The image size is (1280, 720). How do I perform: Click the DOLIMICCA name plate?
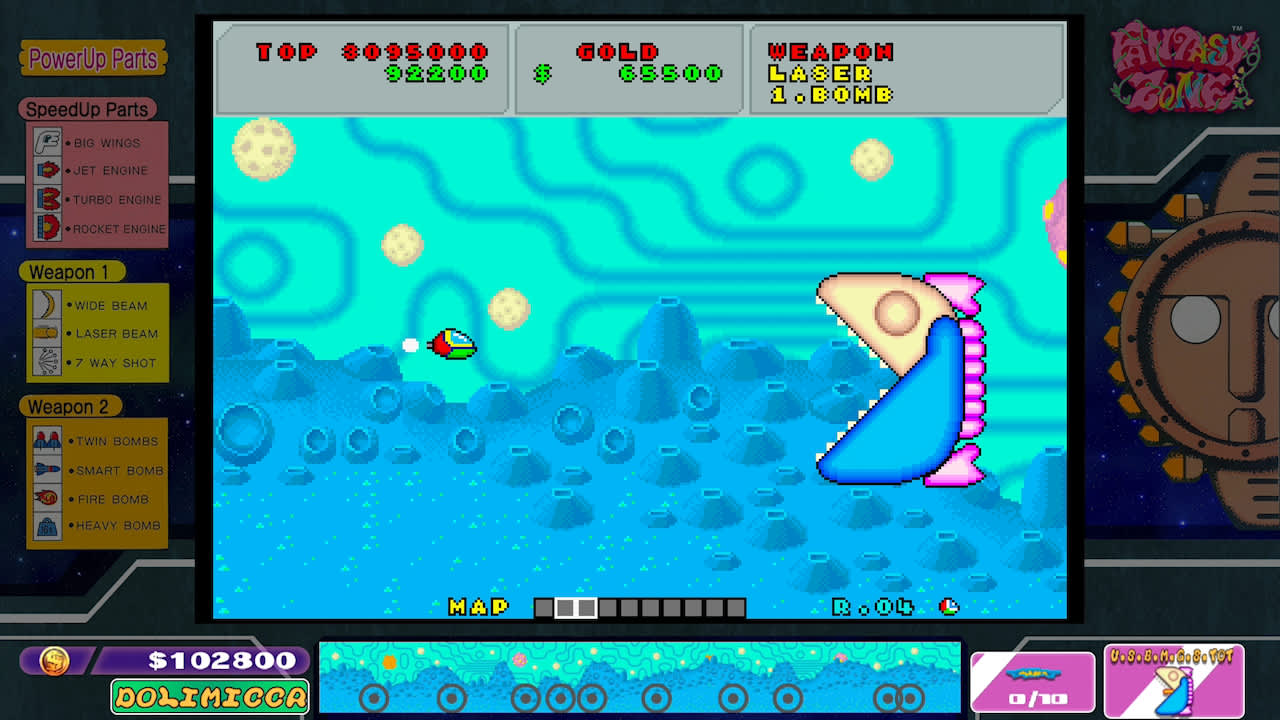211,697
